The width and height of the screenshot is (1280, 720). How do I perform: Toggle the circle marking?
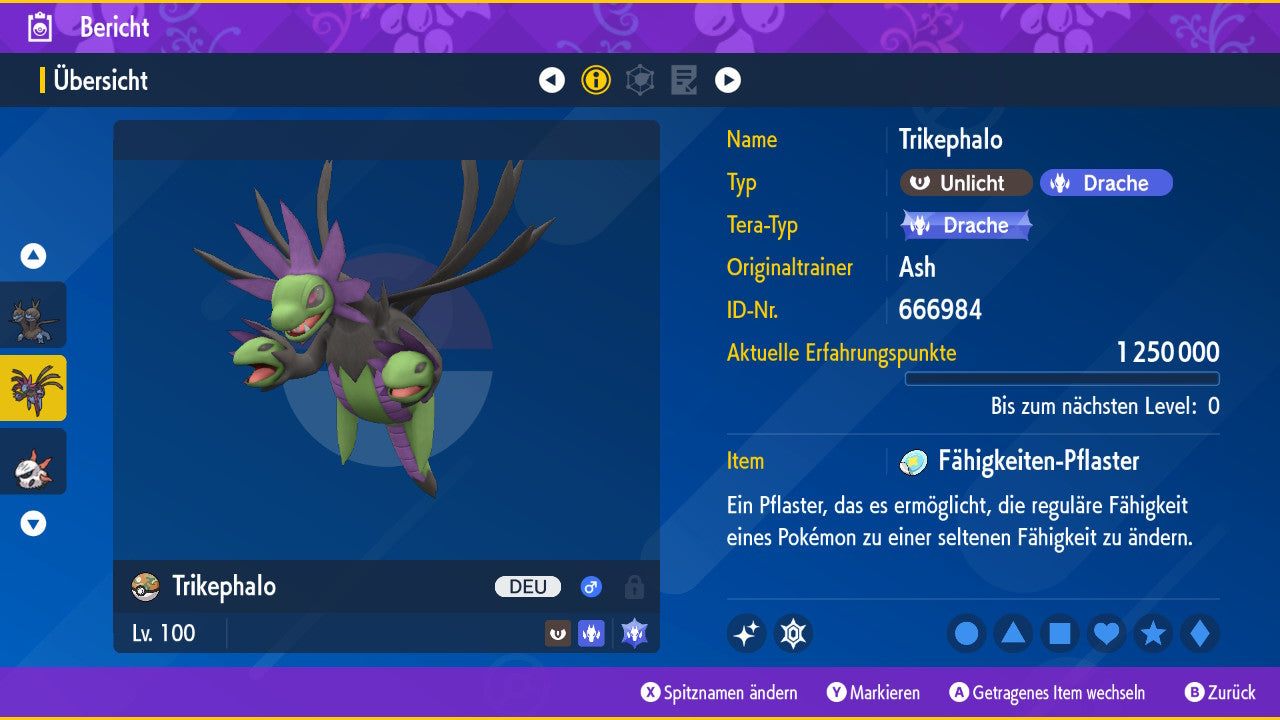967,633
